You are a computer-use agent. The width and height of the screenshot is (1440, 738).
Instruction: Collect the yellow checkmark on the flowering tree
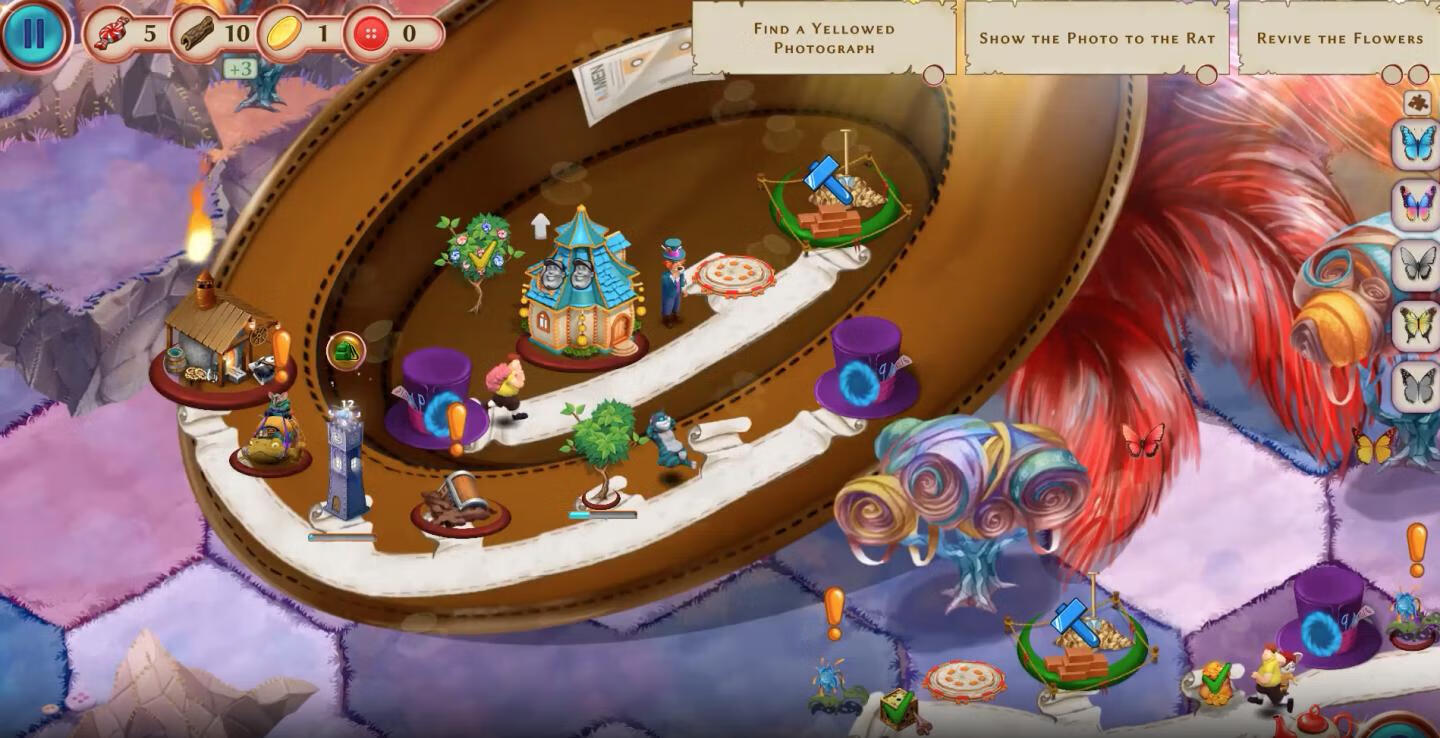482,258
